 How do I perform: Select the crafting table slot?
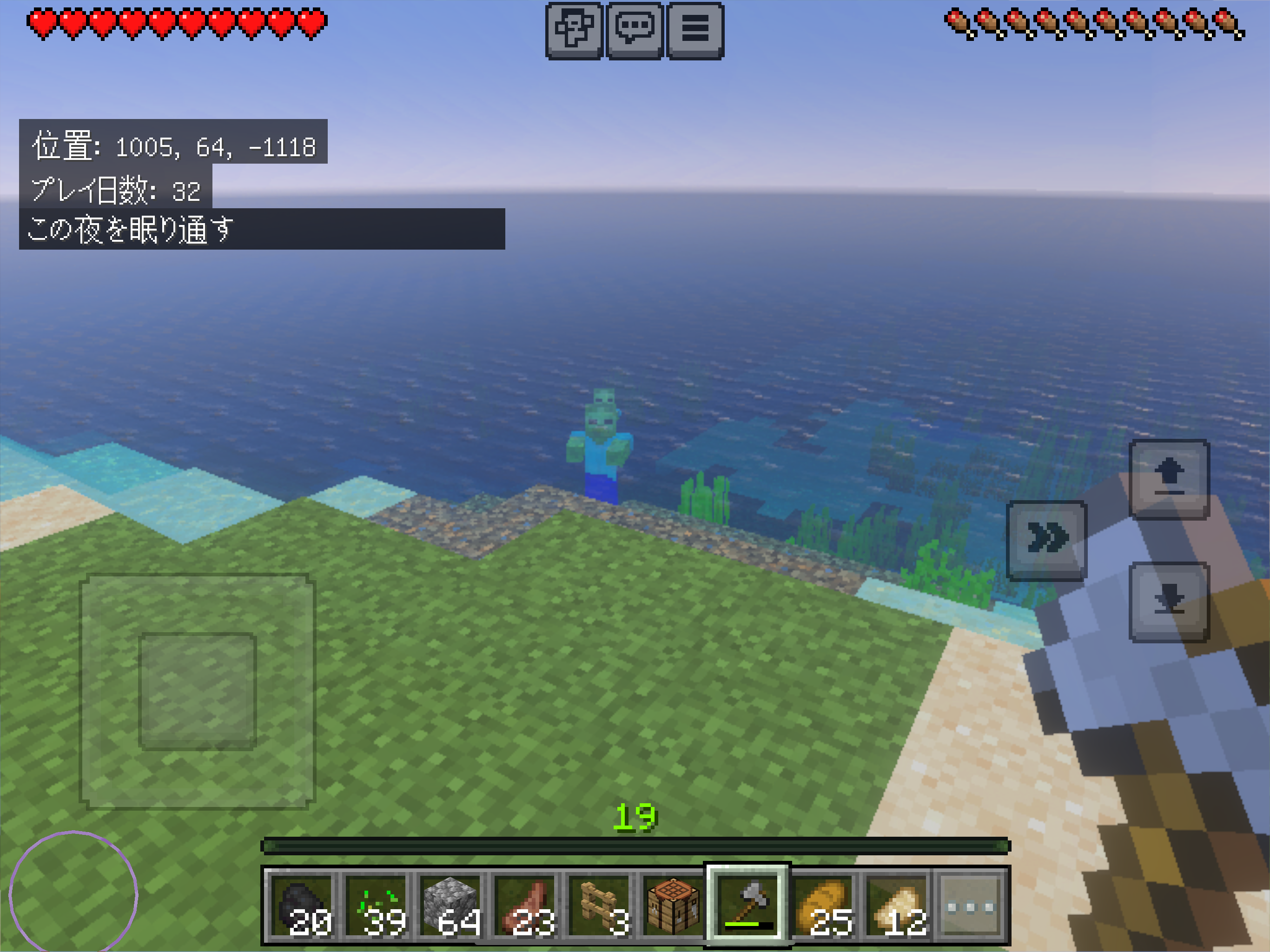(674, 906)
